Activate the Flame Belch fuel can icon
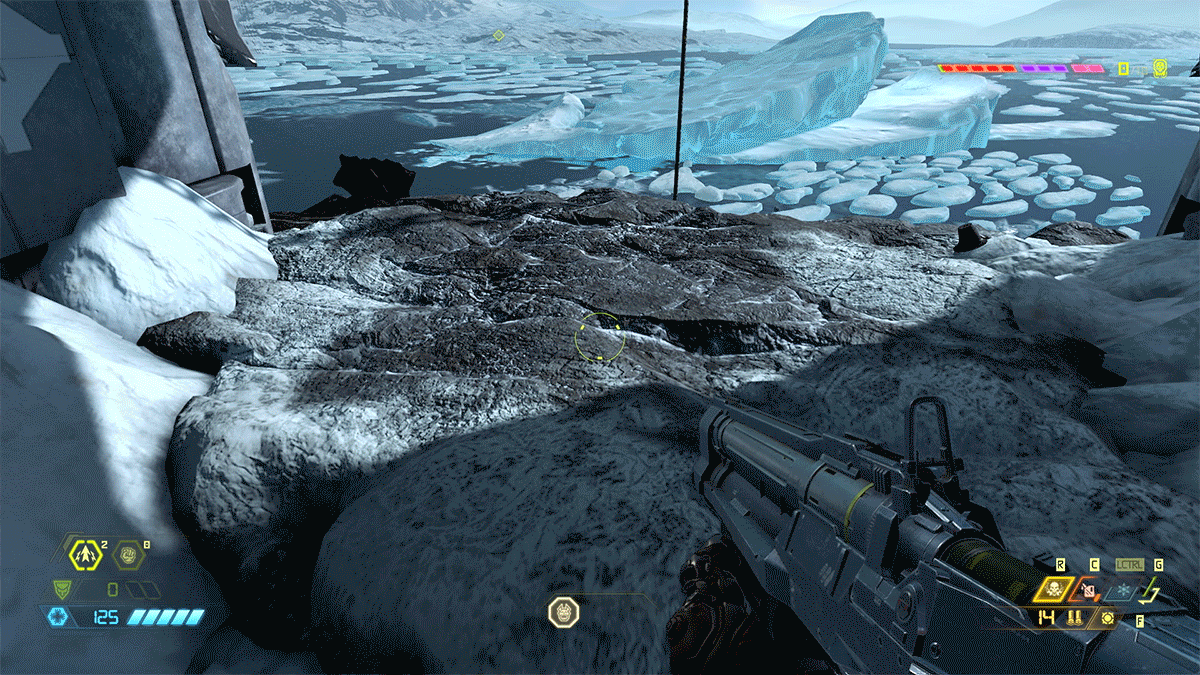 point(1090,590)
